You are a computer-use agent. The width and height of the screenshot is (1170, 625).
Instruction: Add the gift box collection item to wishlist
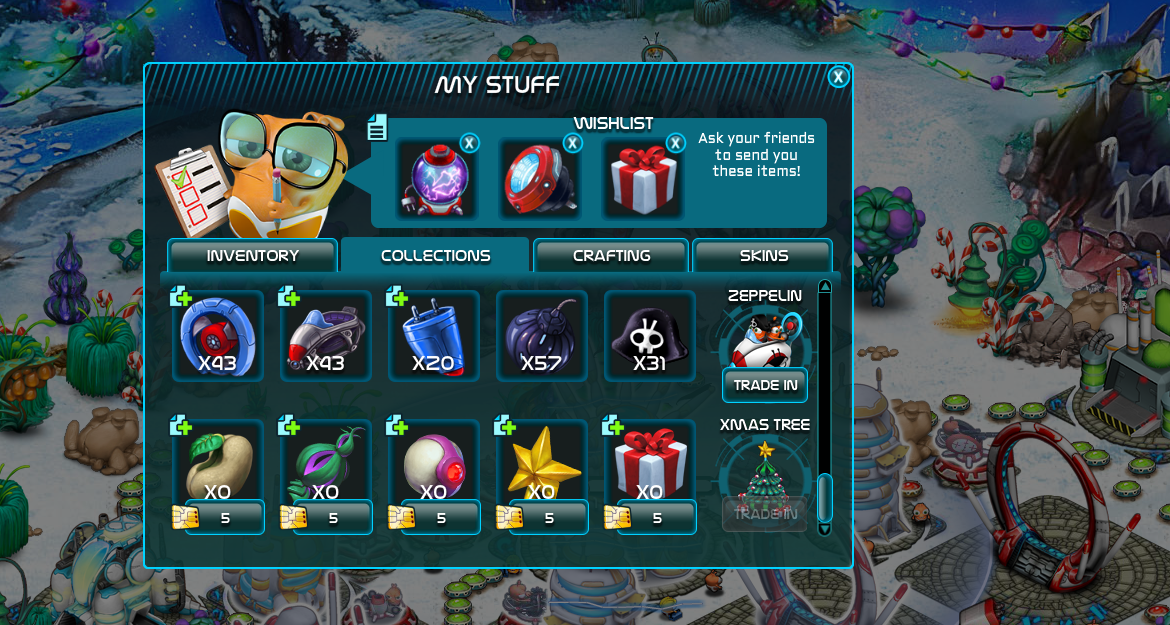[613, 426]
